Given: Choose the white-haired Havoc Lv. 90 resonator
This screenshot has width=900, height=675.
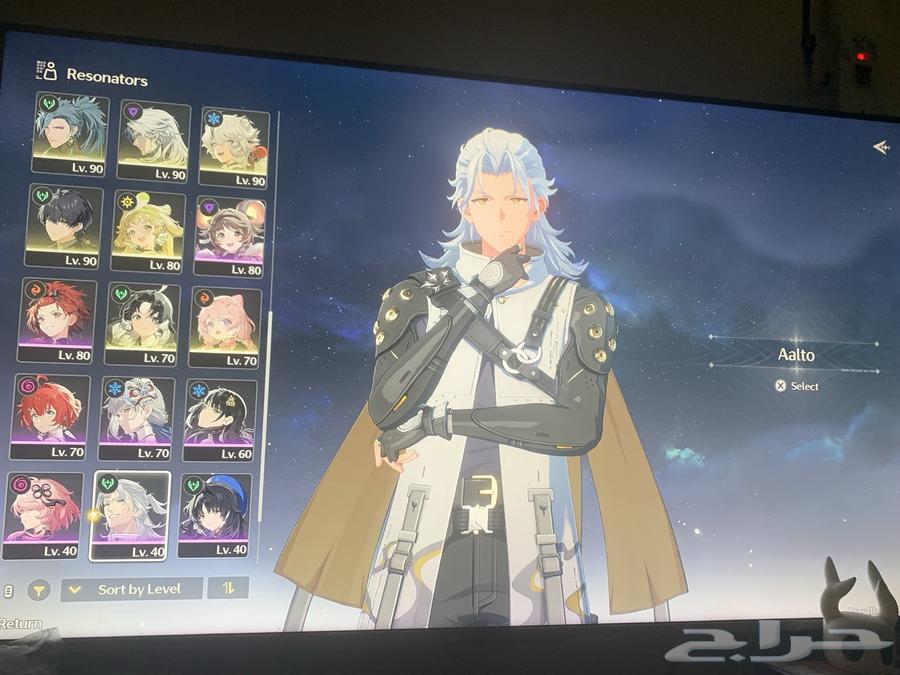Looking at the screenshot, I should click(x=153, y=139).
